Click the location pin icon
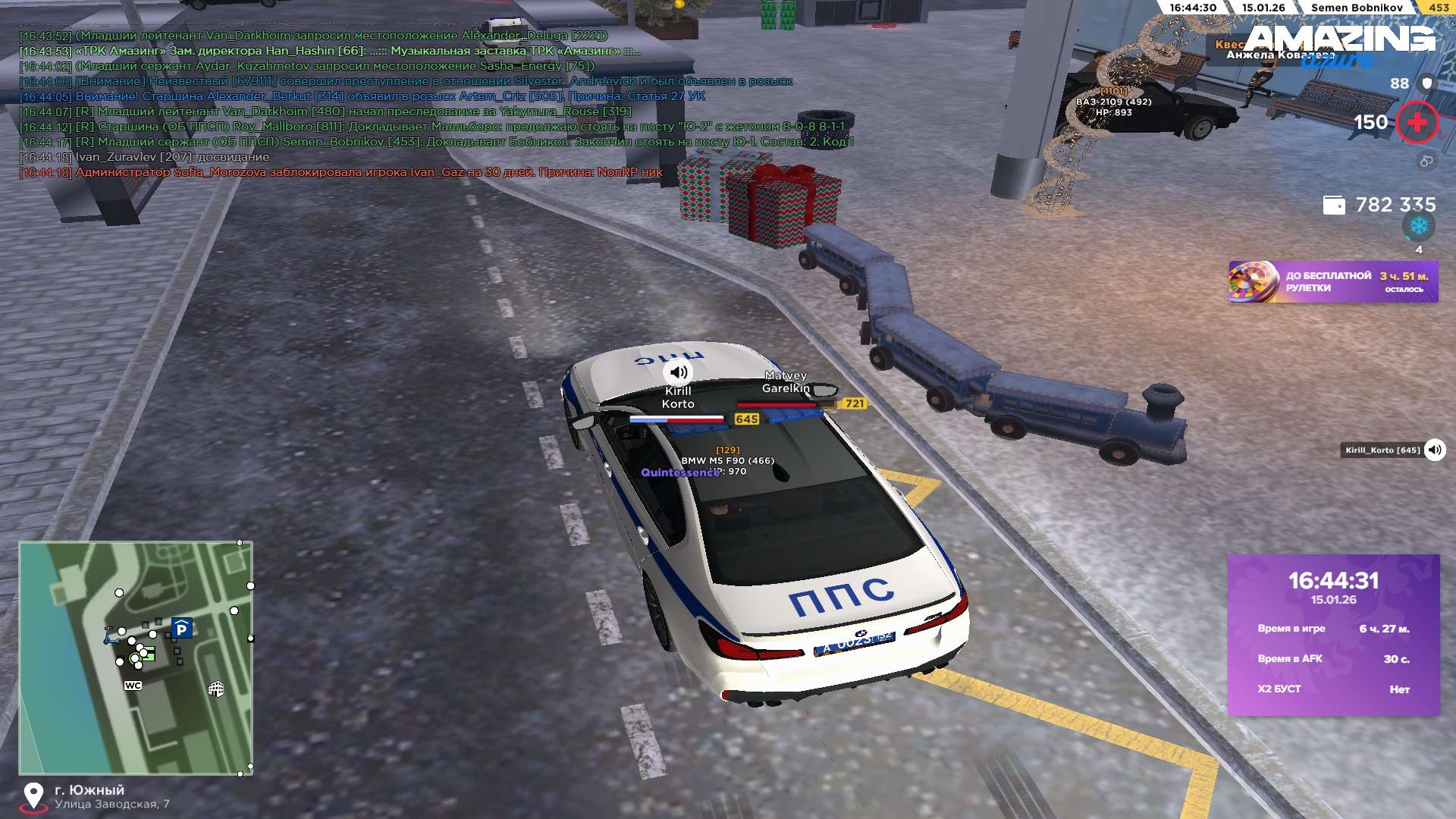This screenshot has width=1456, height=819. (x=33, y=796)
